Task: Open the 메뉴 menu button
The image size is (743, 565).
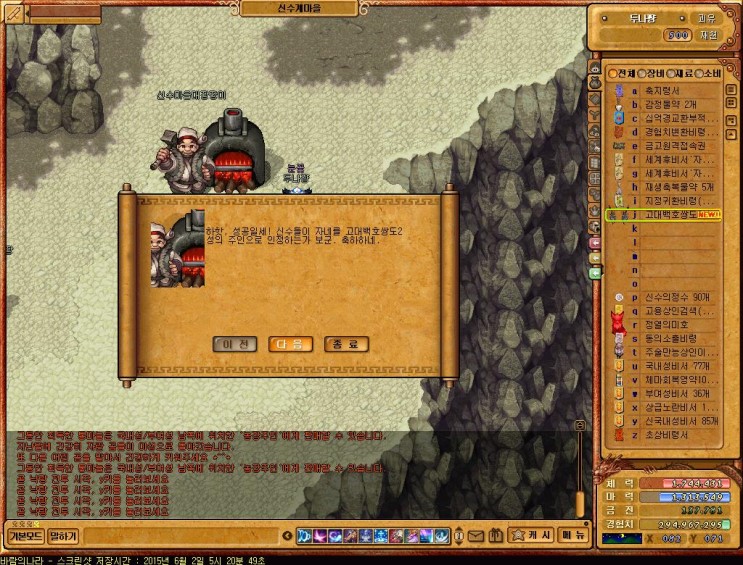Action: [571, 534]
